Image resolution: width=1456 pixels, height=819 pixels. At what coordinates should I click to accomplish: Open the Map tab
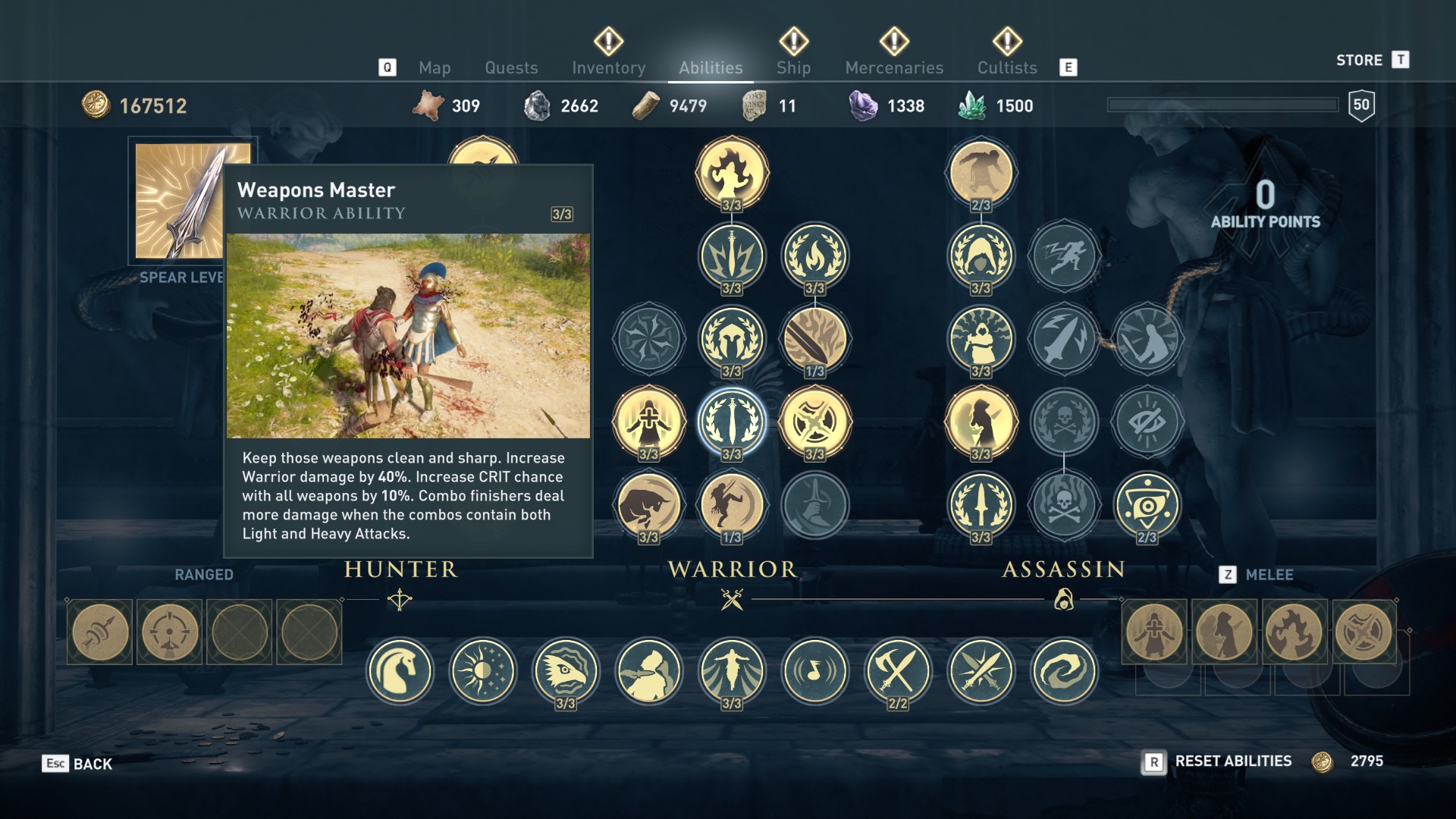pyautogui.click(x=435, y=67)
